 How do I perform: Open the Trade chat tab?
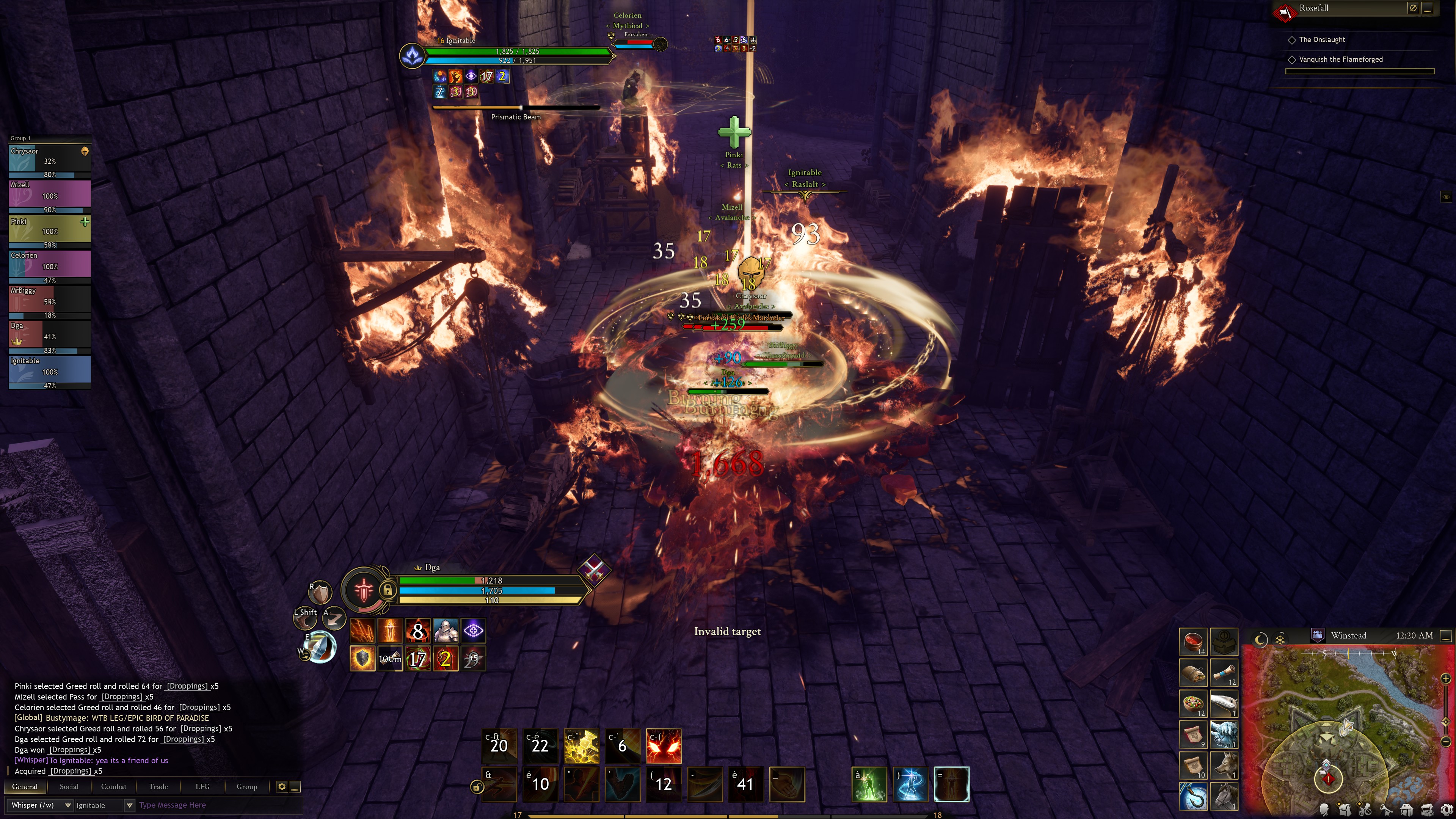[x=158, y=786]
